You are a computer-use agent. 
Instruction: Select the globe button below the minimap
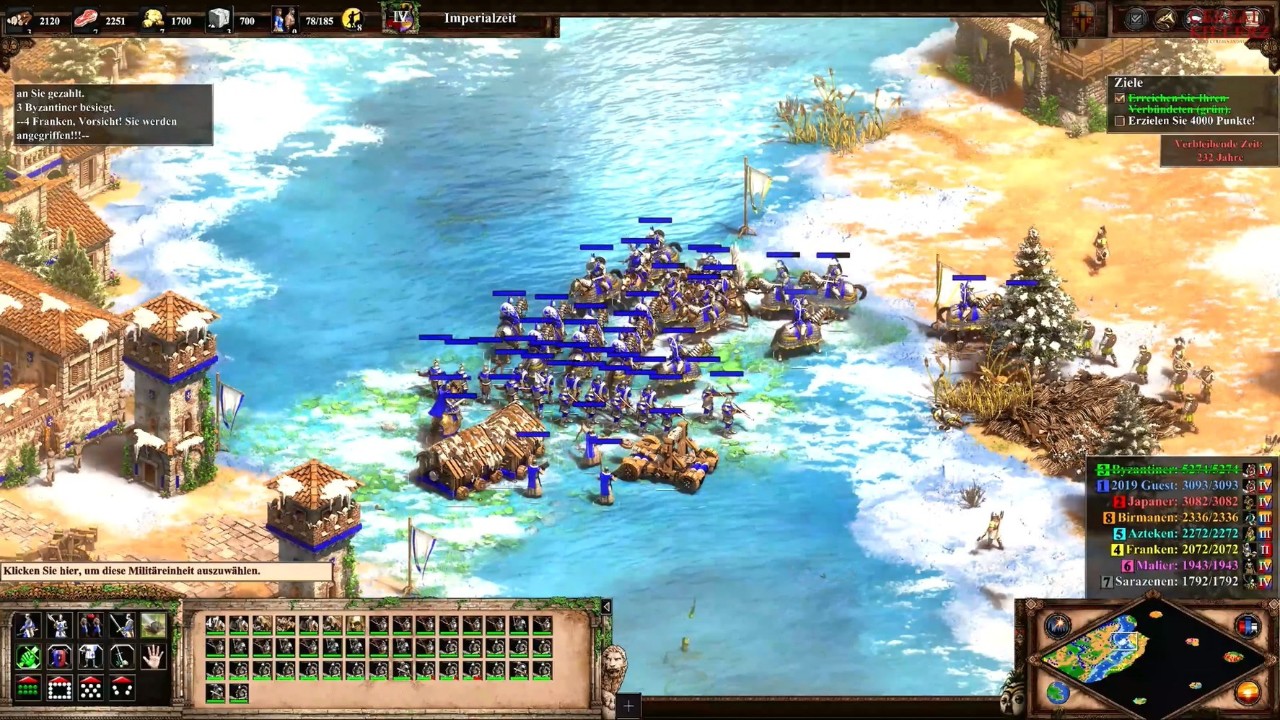pos(1059,691)
